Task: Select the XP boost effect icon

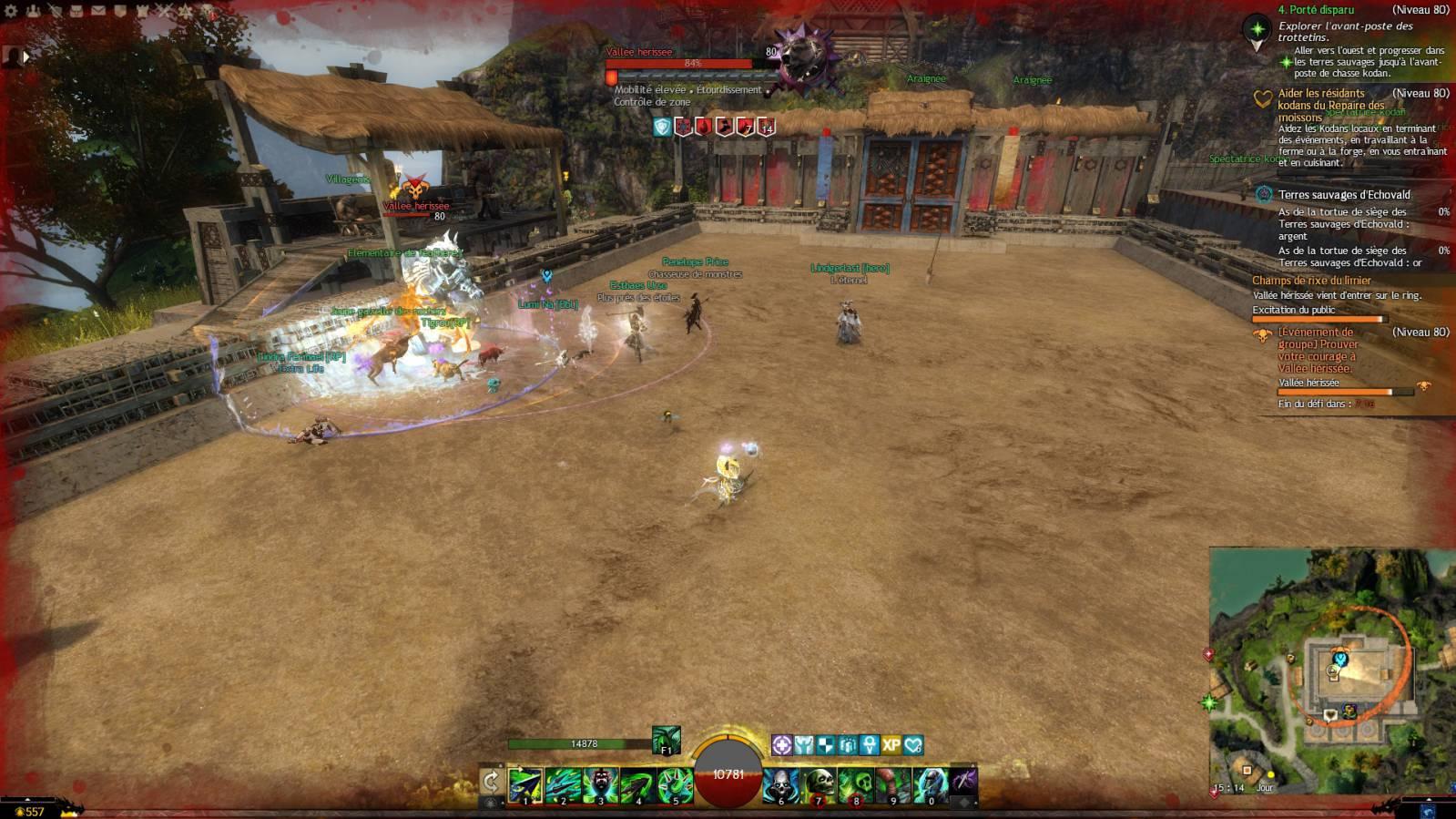Action: [891, 745]
